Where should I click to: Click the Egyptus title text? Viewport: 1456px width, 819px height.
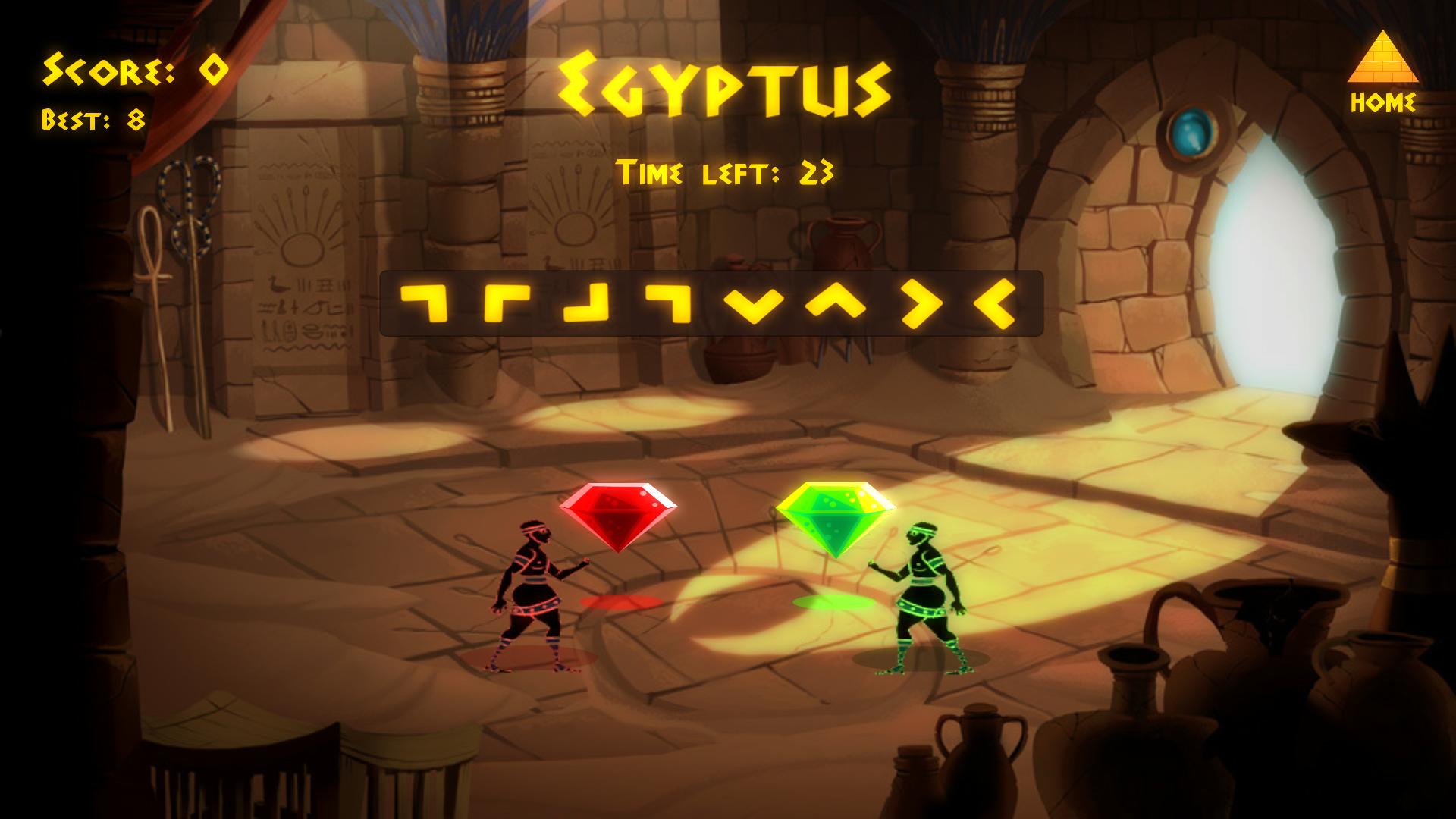click(x=726, y=83)
